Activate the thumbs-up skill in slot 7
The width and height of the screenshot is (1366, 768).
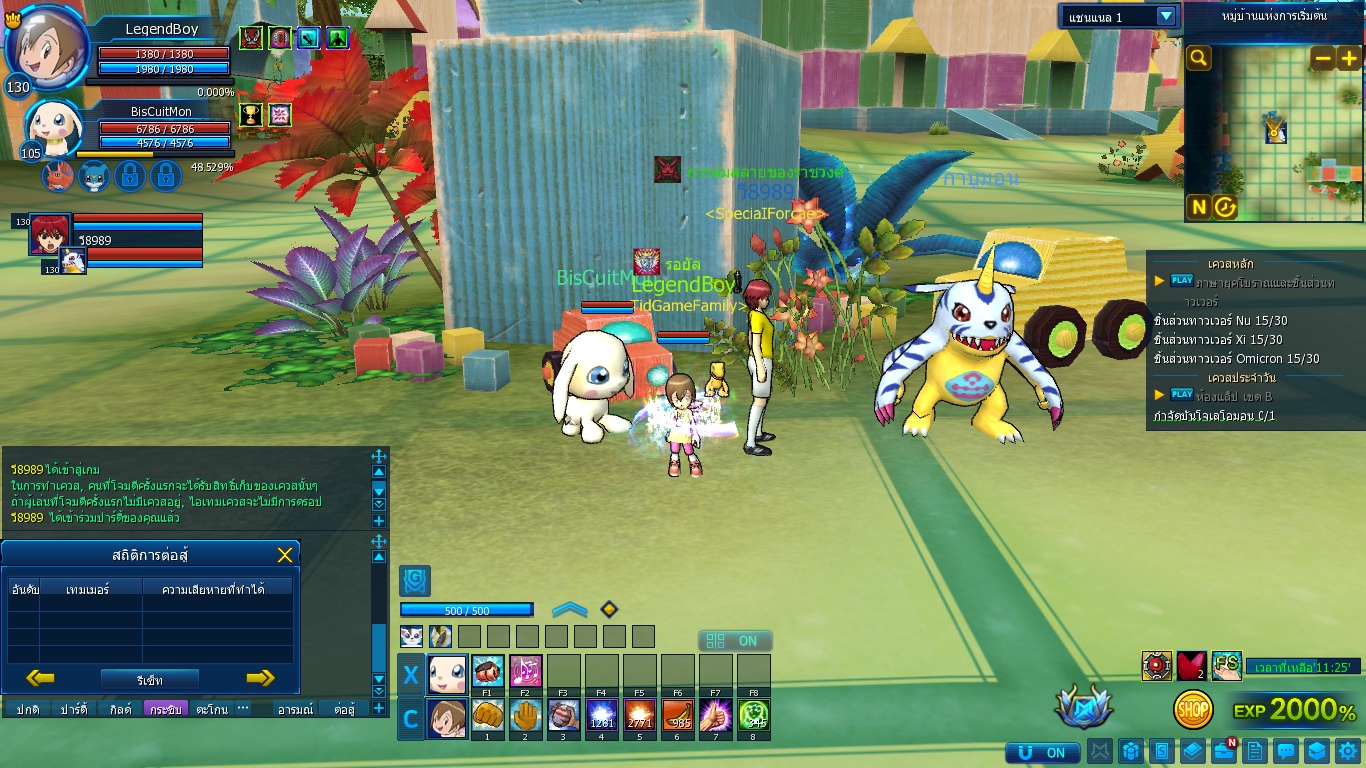tap(716, 714)
